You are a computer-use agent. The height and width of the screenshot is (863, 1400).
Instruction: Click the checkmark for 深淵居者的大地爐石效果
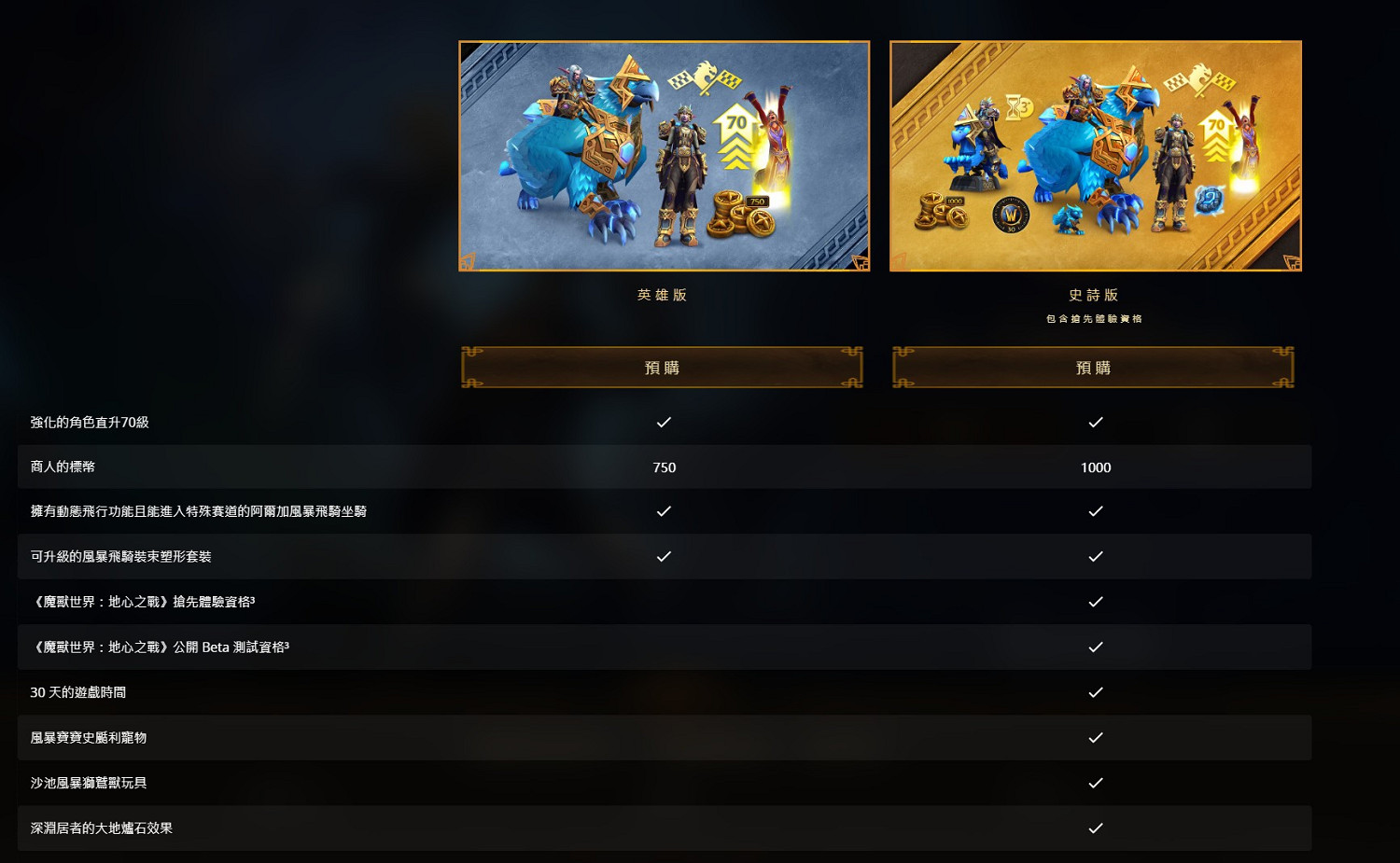1096,828
